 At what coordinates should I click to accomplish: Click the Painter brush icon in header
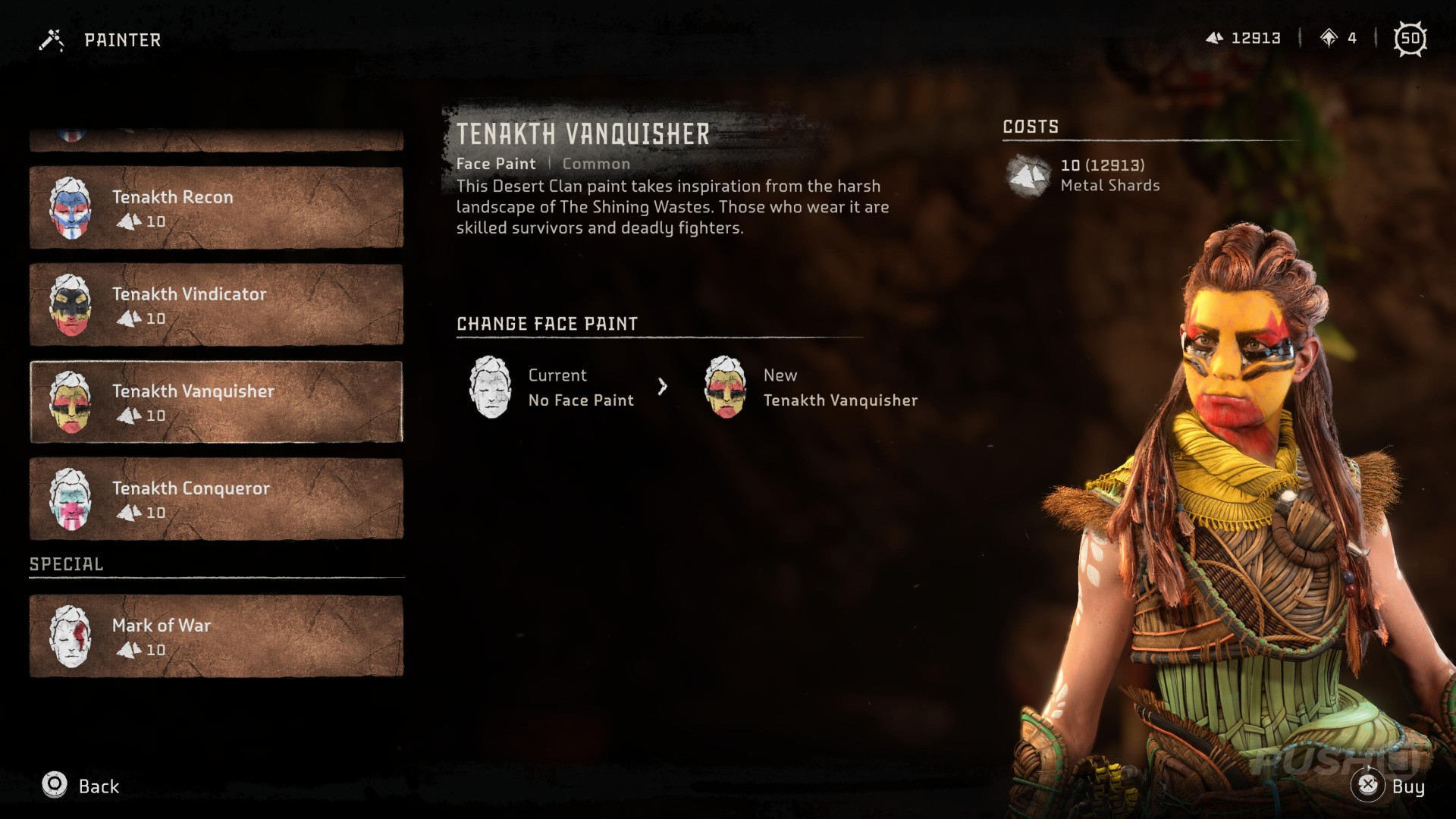click(51, 39)
